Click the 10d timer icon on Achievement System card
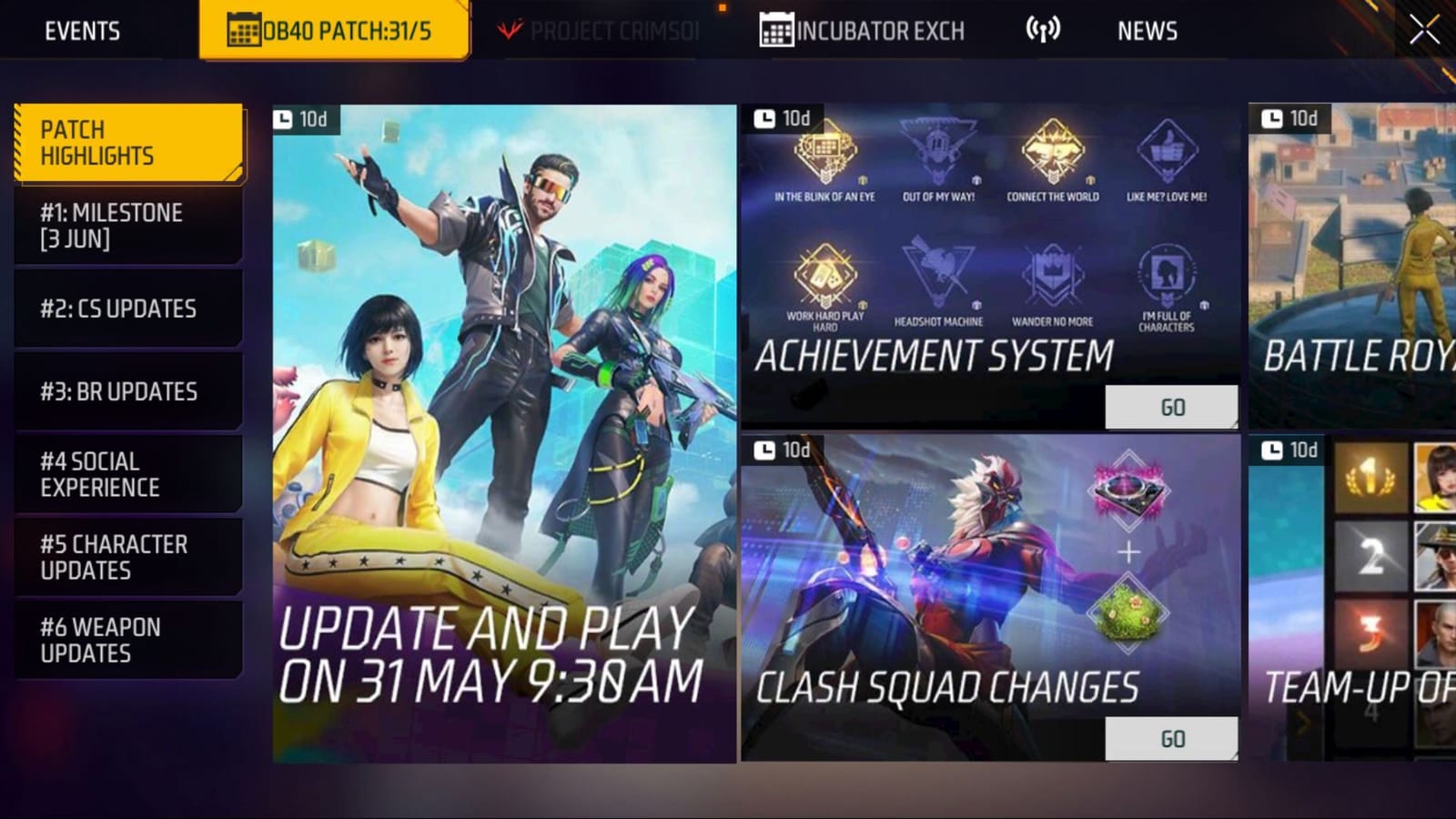Viewport: 1456px width, 819px height. pos(763,116)
